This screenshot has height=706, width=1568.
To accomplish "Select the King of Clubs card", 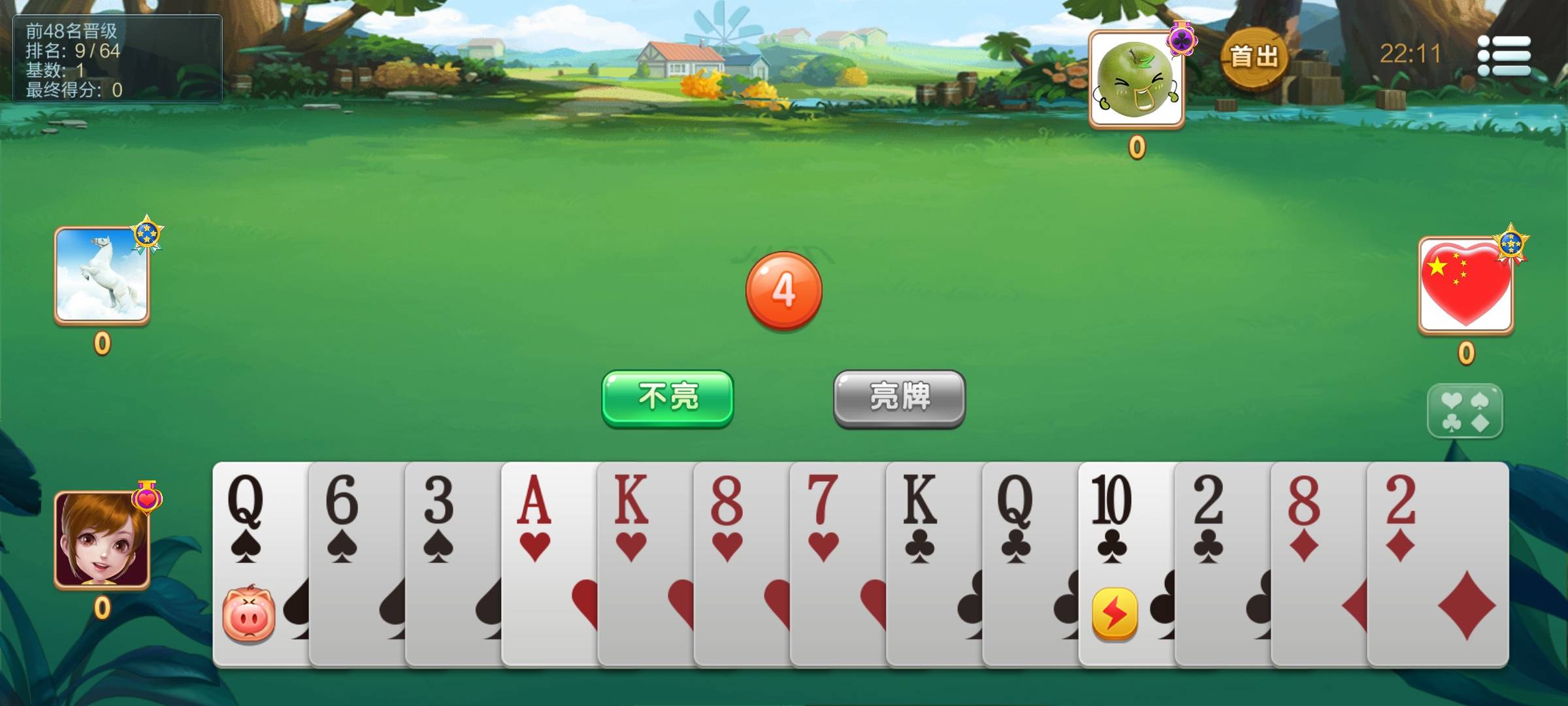I will tap(932, 562).
